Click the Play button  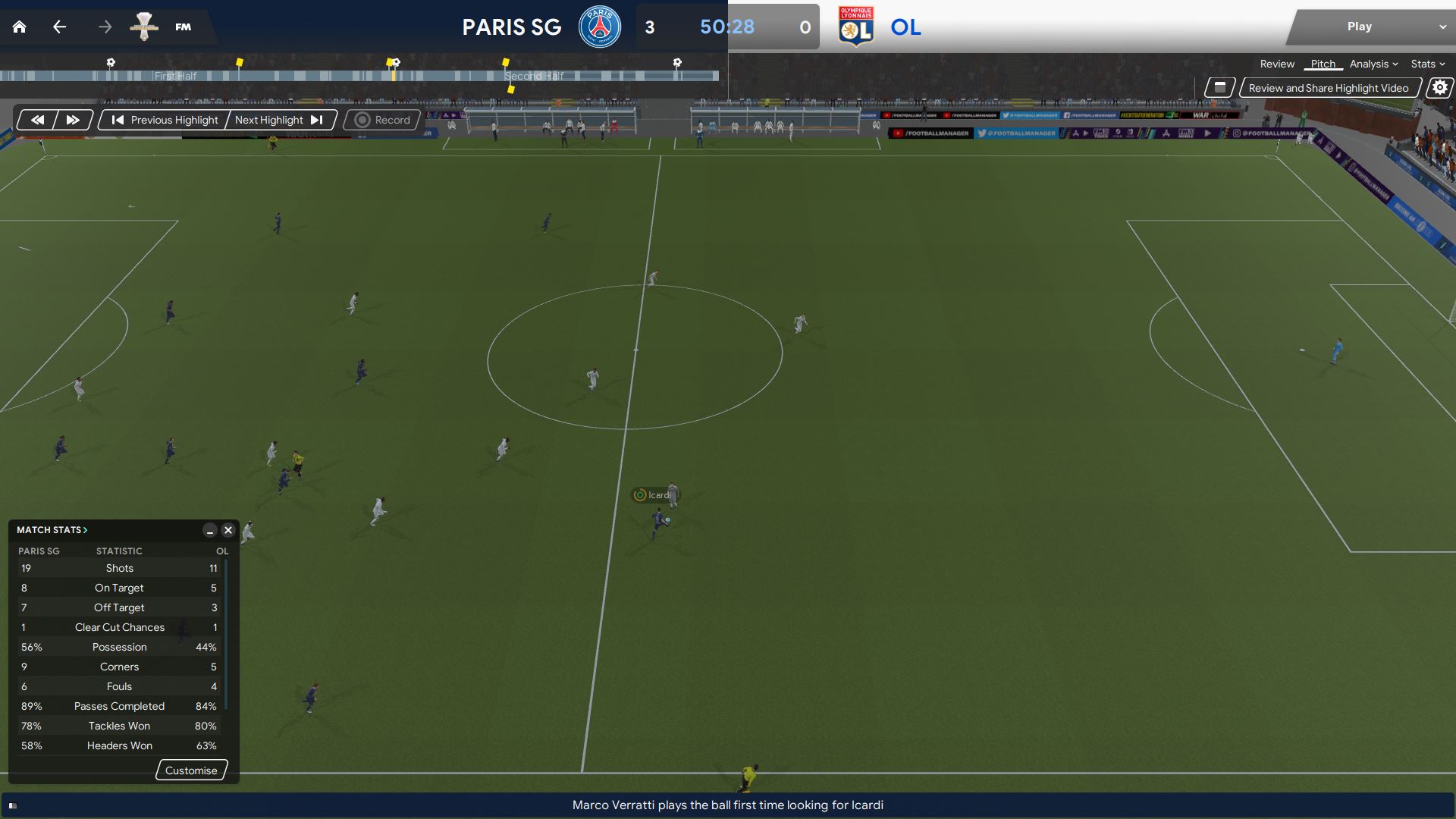click(x=1359, y=27)
